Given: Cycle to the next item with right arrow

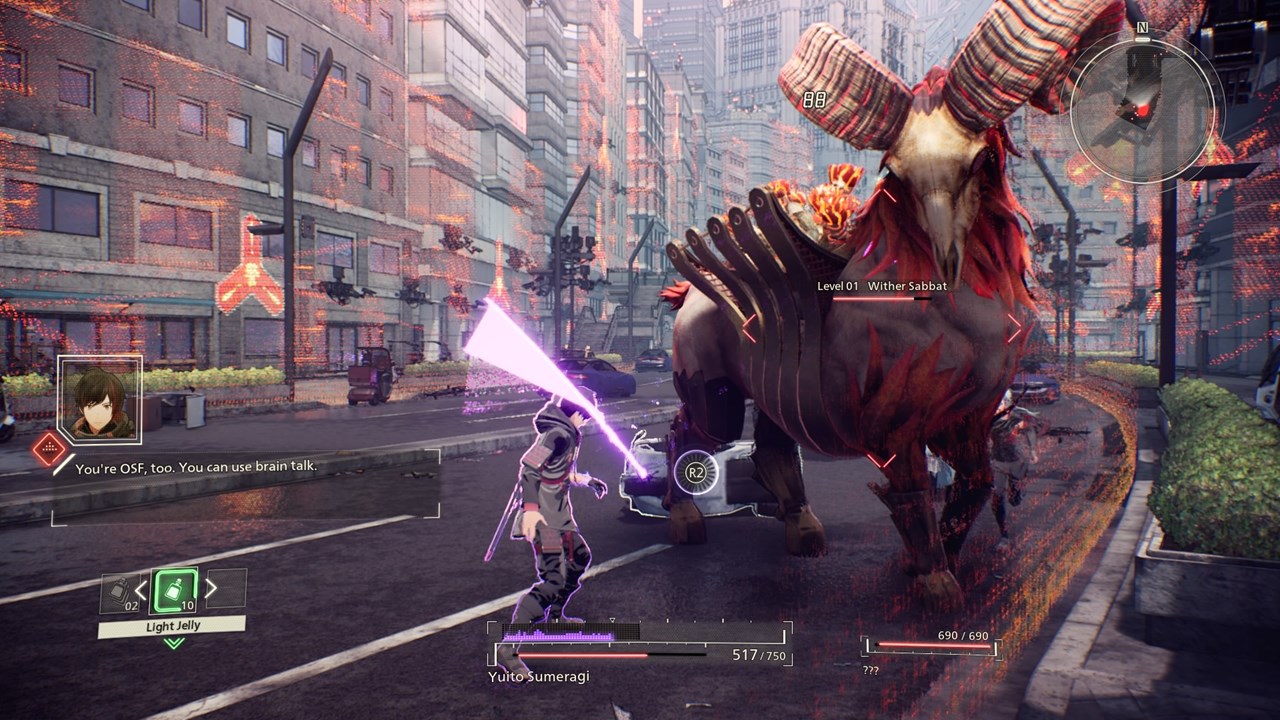Looking at the screenshot, I should [x=210, y=589].
